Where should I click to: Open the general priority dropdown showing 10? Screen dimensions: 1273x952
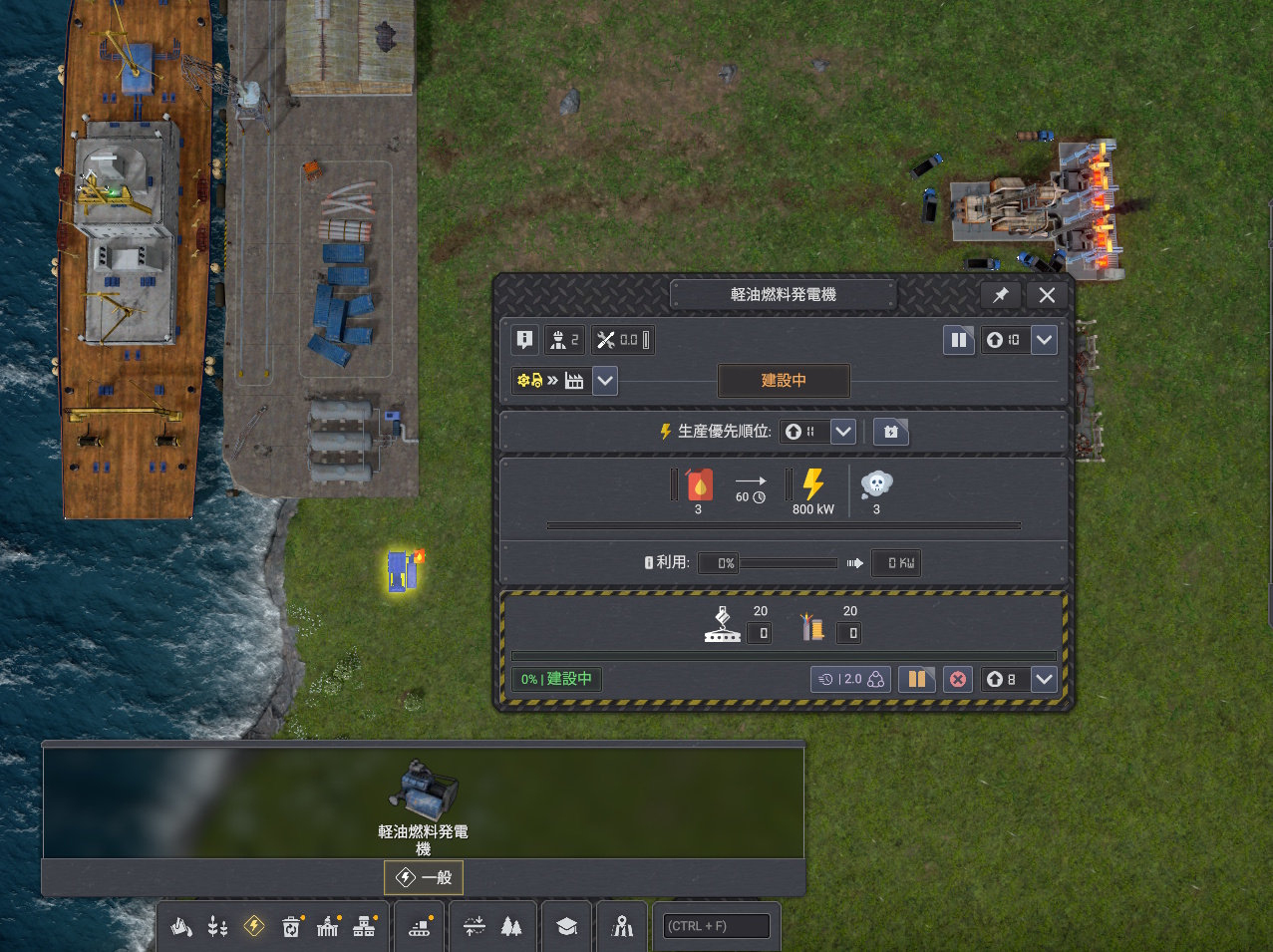coord(1044,340)
